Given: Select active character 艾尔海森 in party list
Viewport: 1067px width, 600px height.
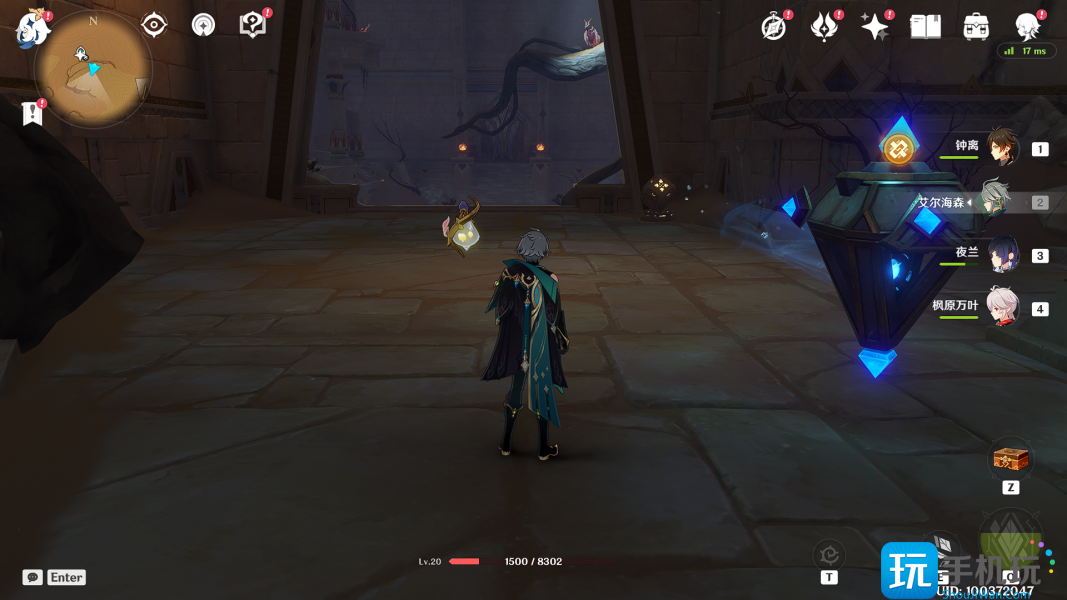Looking at the screenshot, I should 994,201.
